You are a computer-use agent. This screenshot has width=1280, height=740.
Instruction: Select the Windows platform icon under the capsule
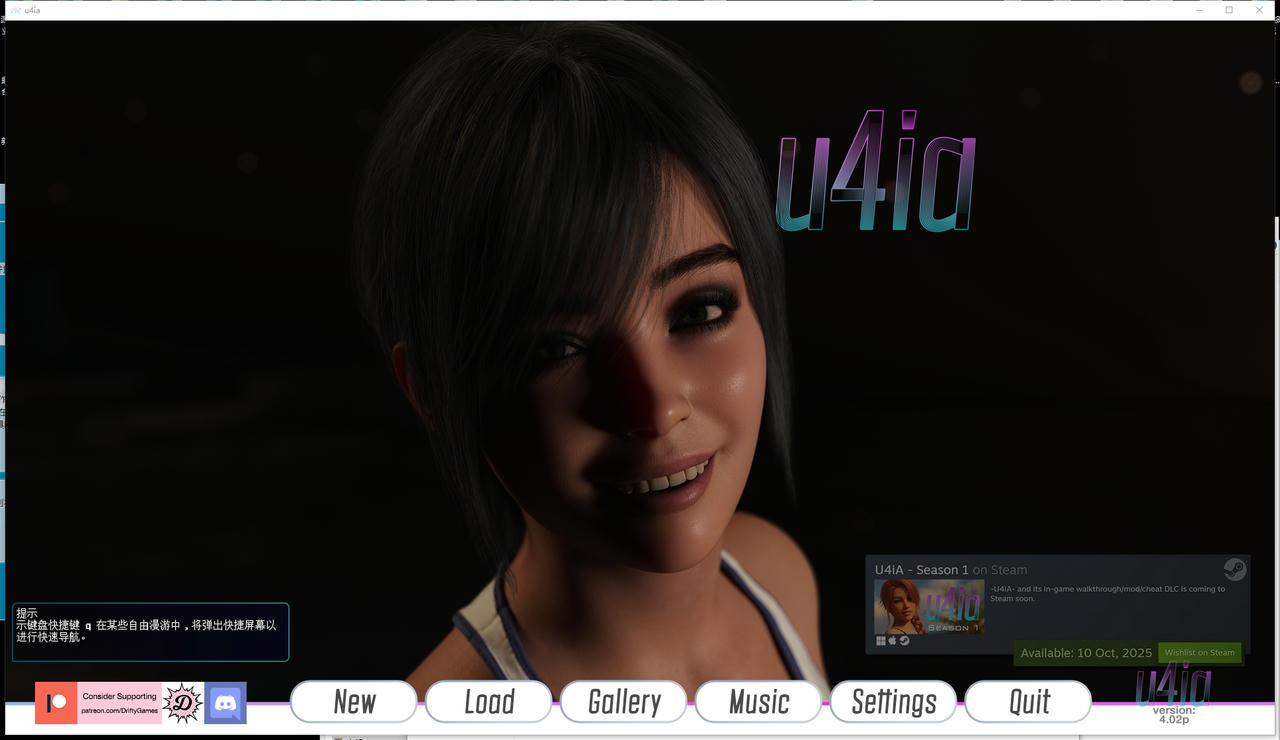pos(879,640)
